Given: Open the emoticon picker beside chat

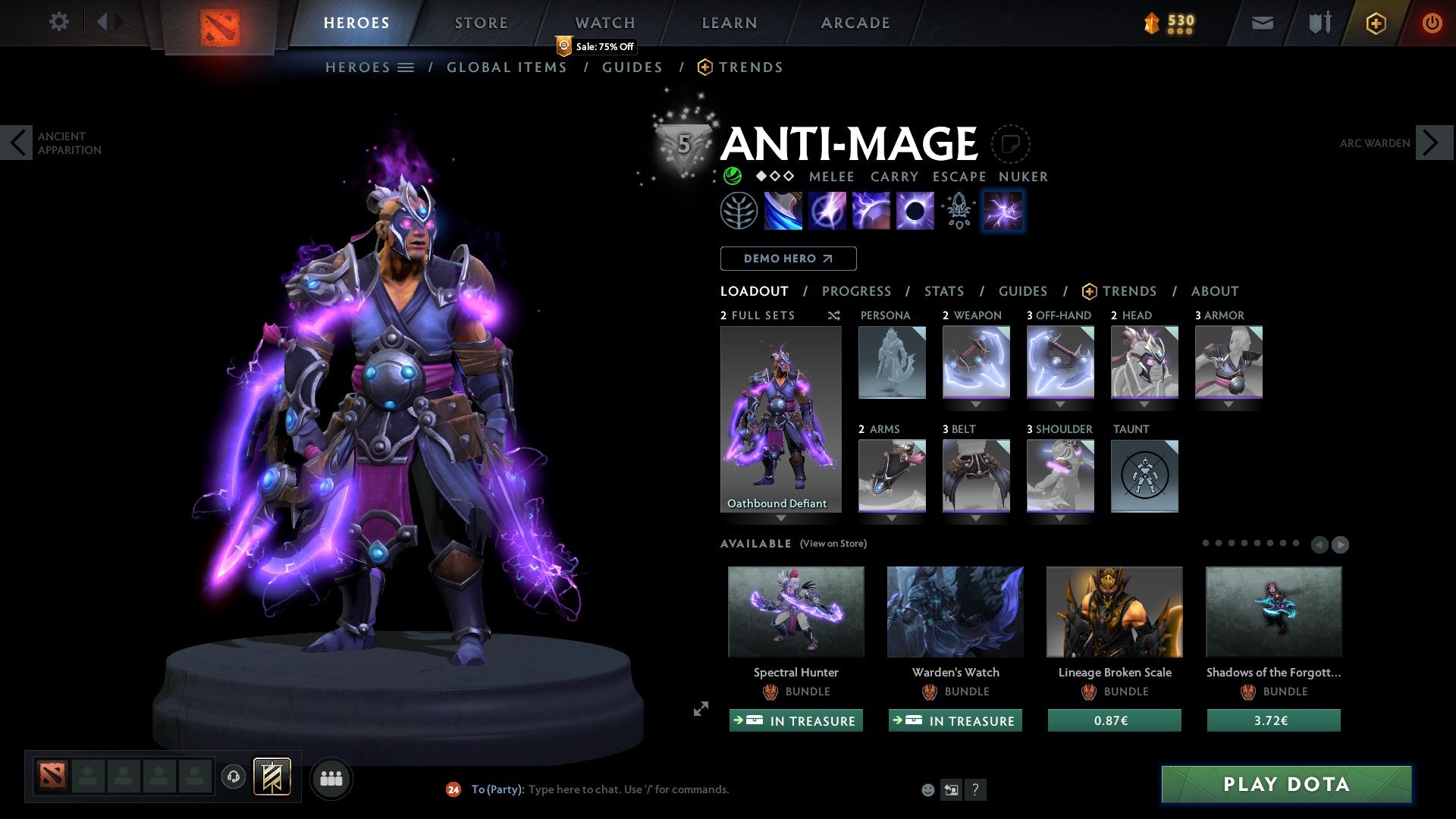Looking at the screenshot, I should point(927,789).
